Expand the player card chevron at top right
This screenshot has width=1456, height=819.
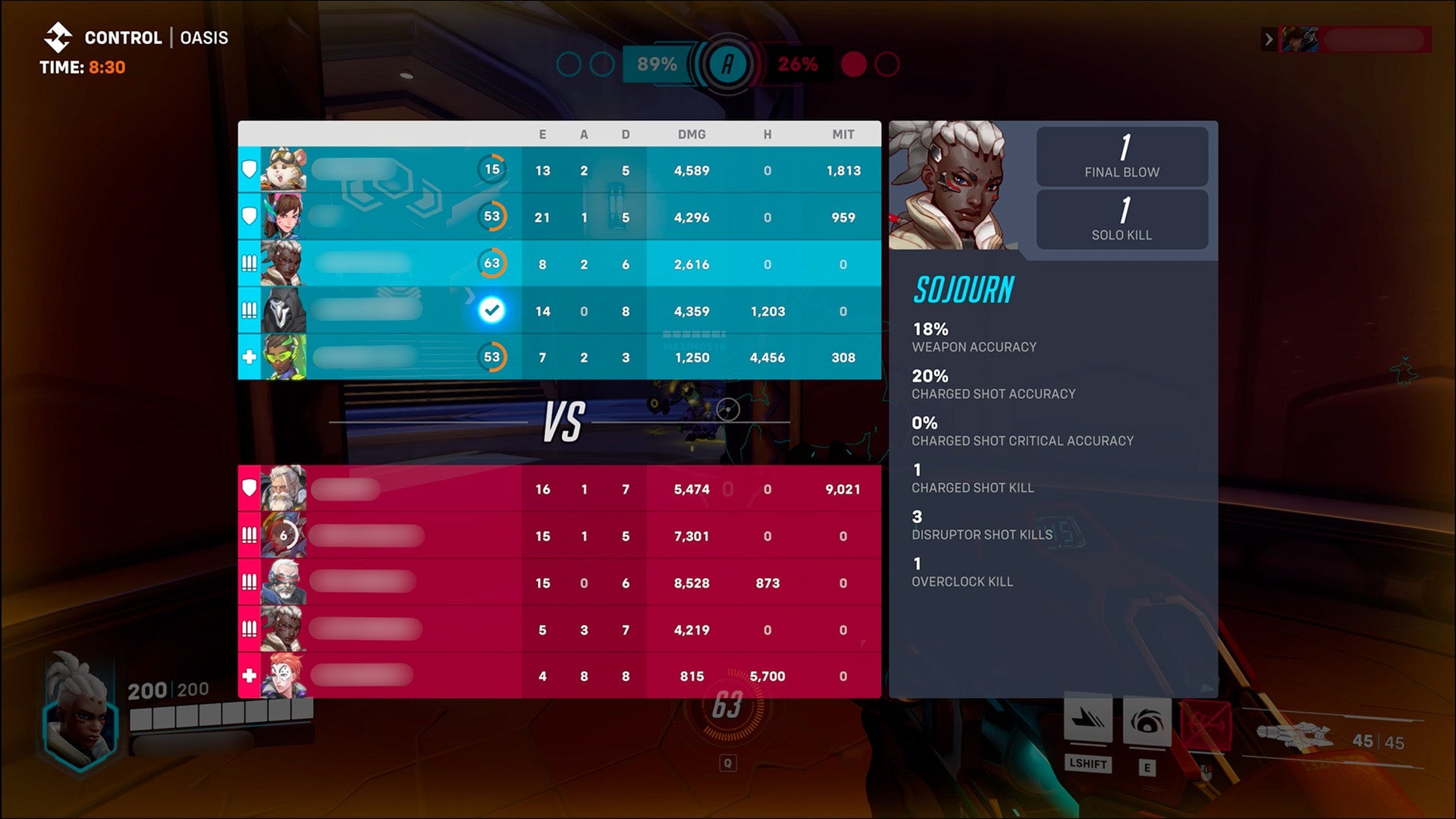coord(1268,39)
